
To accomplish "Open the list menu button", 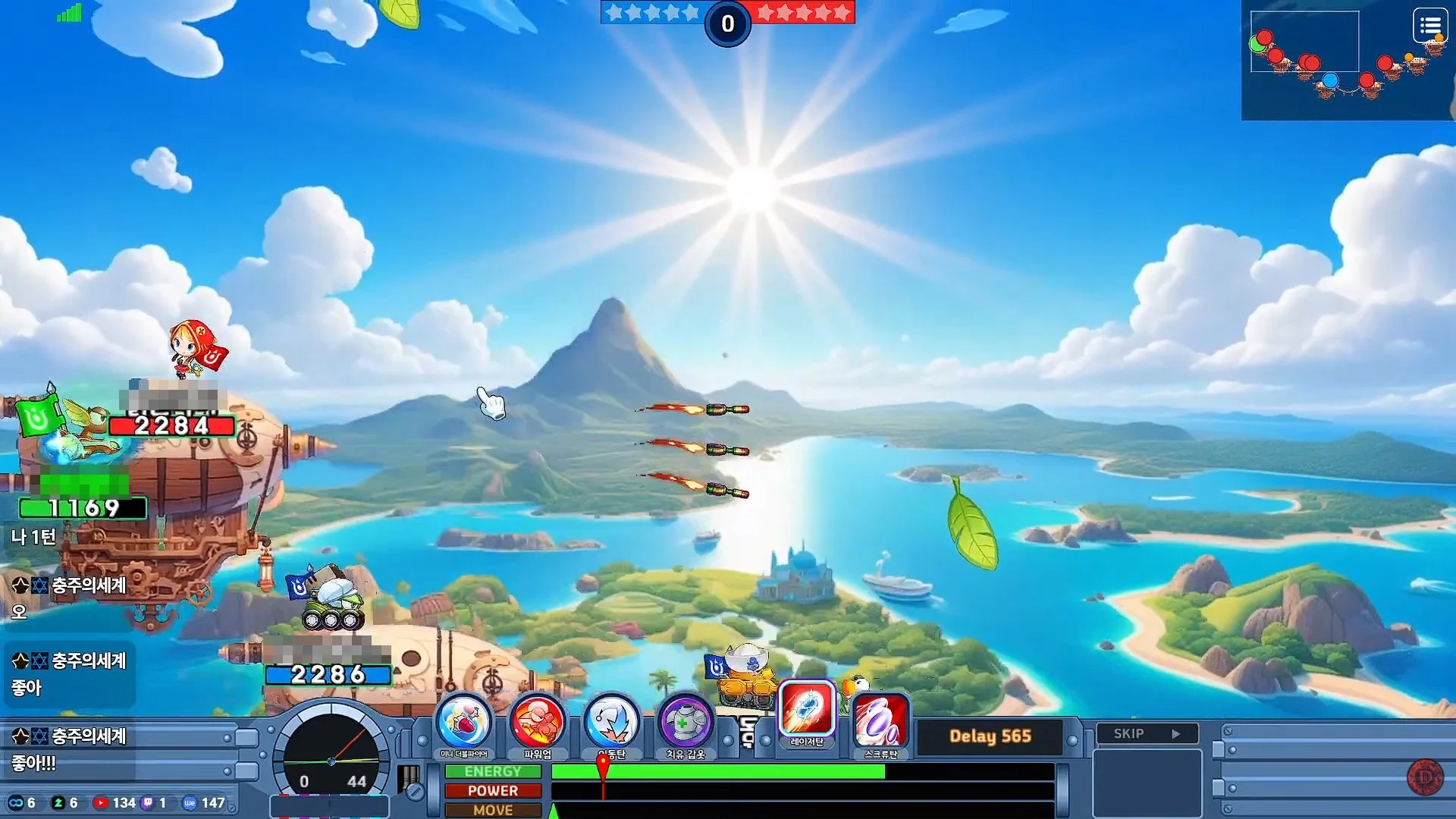I will click(x=1430, y=27).
